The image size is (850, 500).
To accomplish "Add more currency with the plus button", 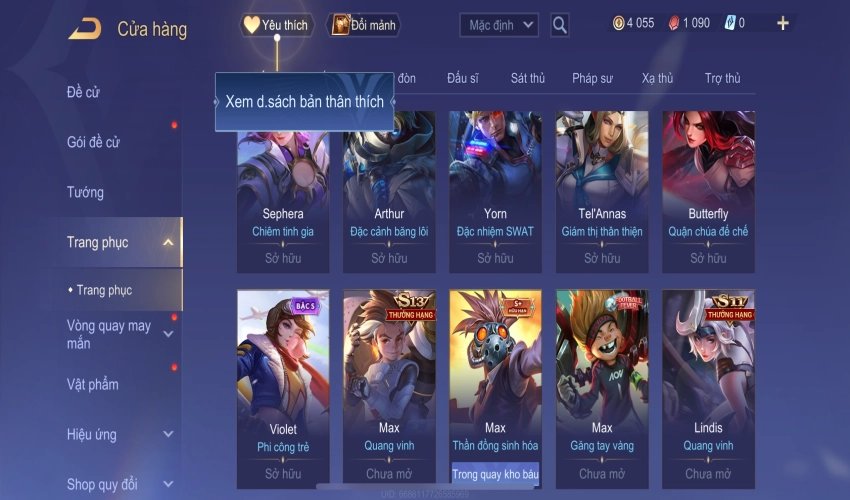I will [782, 23].
